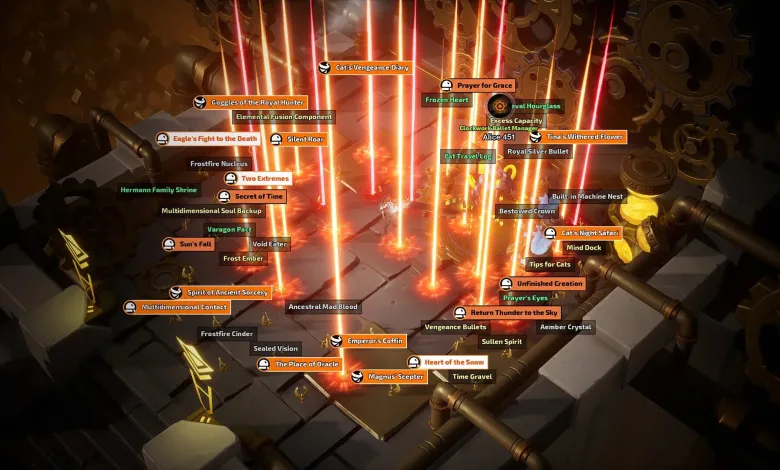This screenshot has height=470, width=780.
Task: Pick up Tina's Withered Flower
Action: tap(583, 136)
